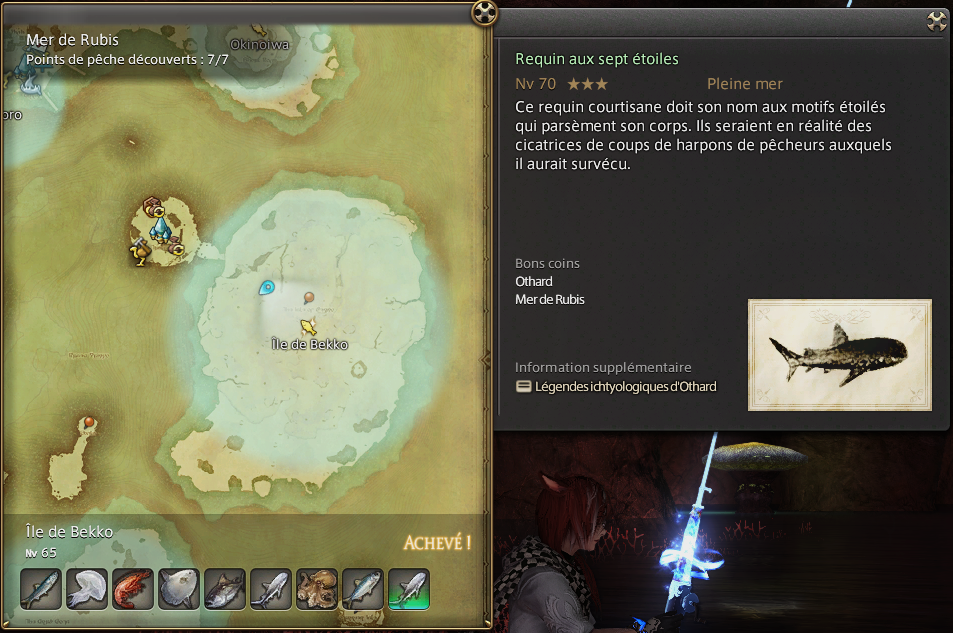This screenshot has height=633, width=953.
Task: Open Légendes ichtyologiques d'Othard entry
Action: 625,387
